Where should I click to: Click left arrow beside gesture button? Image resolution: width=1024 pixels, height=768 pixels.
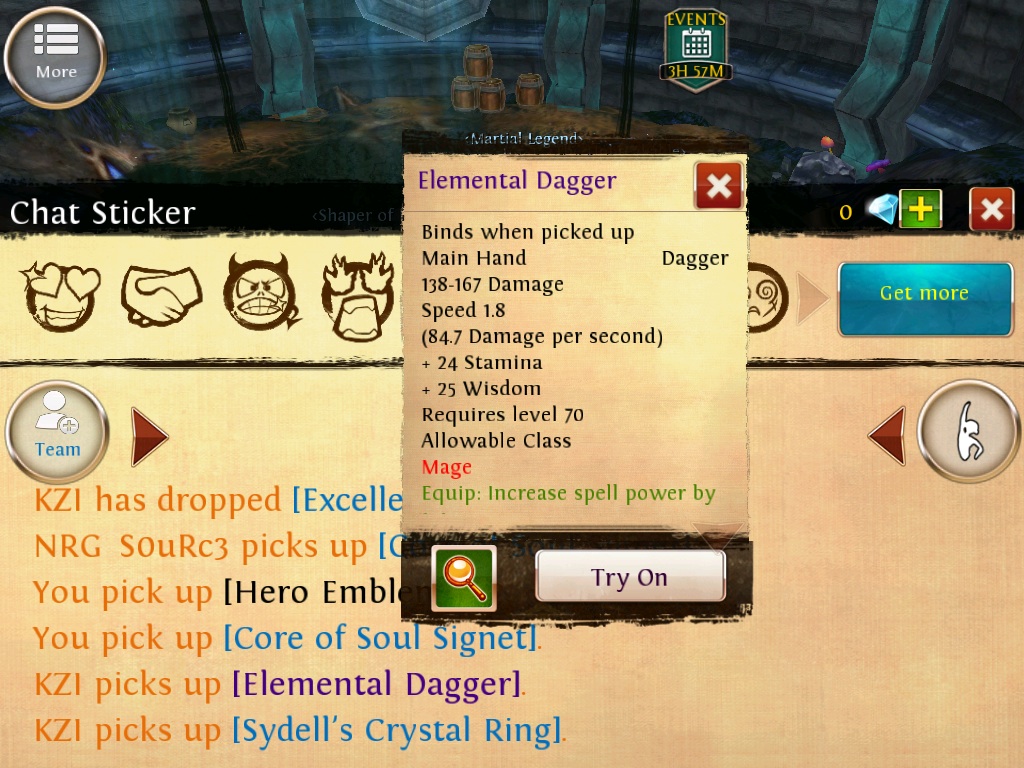tap(887, 436)
